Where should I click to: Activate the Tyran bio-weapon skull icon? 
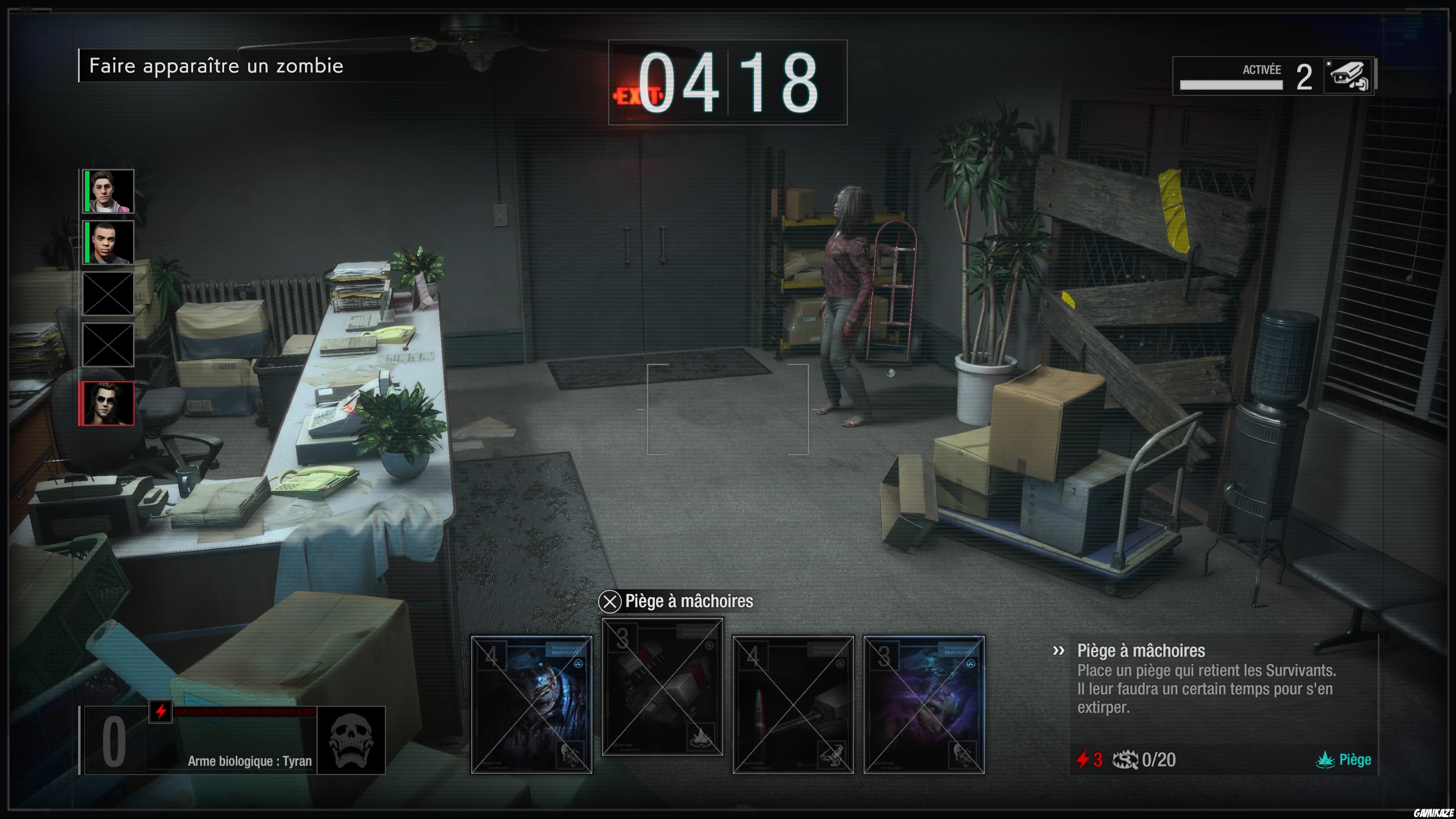pos(351,740)
